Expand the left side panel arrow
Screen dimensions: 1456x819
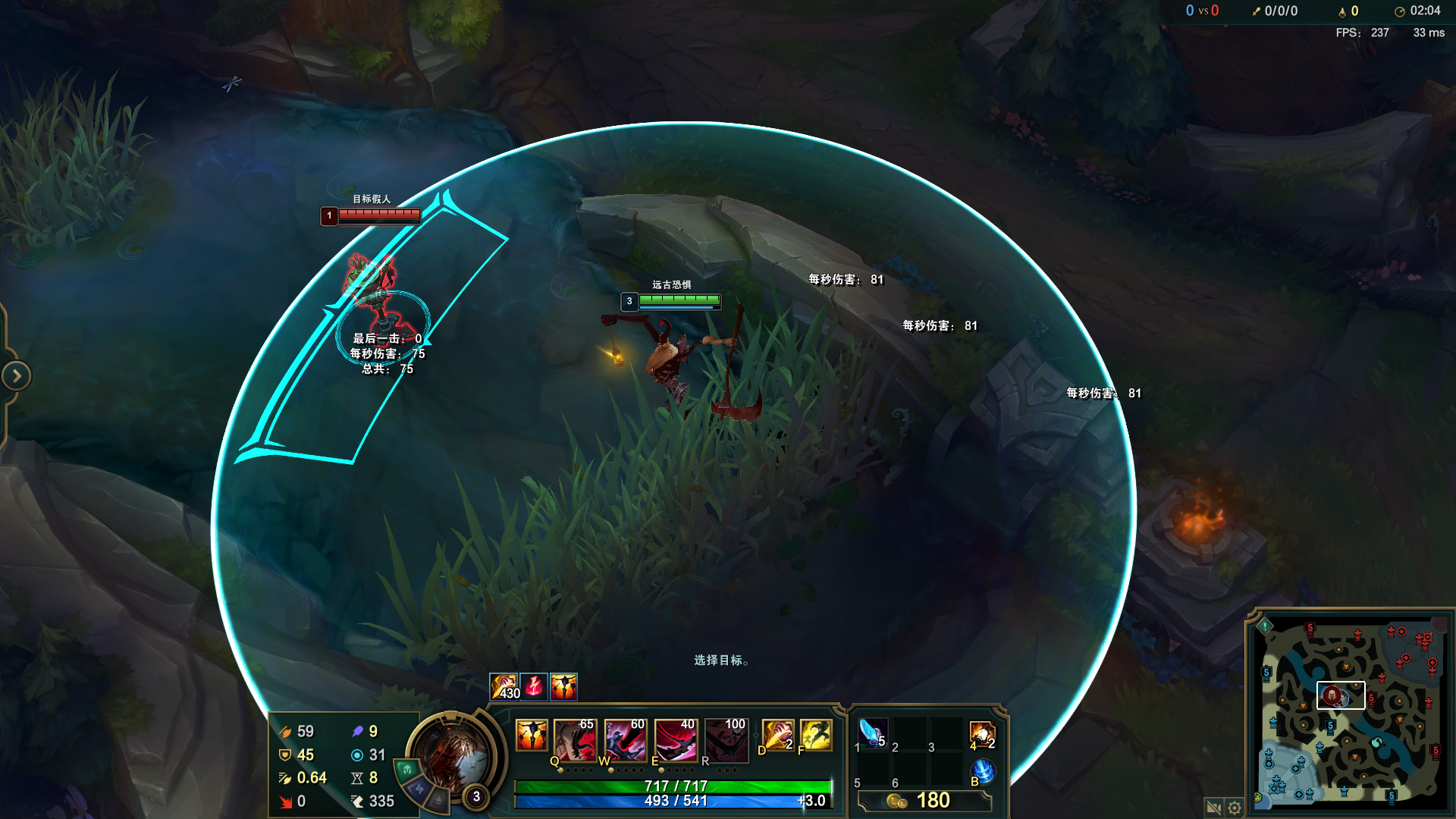tap(16, 375)
